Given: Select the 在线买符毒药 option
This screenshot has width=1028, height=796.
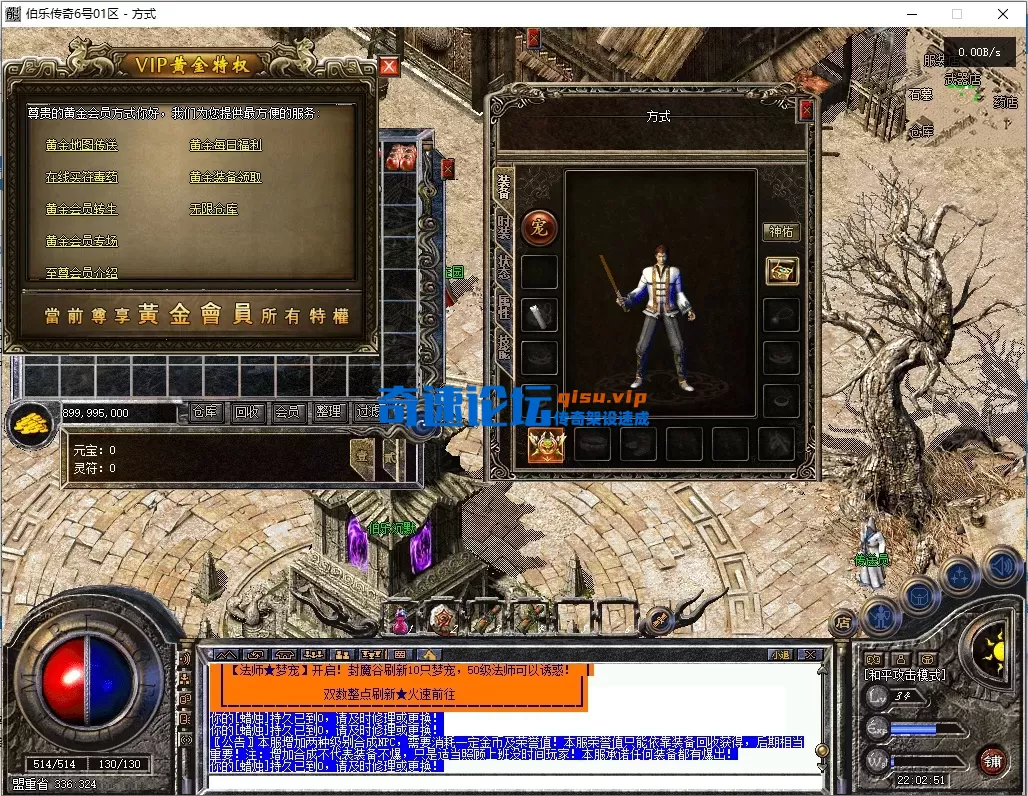Looking at the screenshot, I should pos(81,177).
